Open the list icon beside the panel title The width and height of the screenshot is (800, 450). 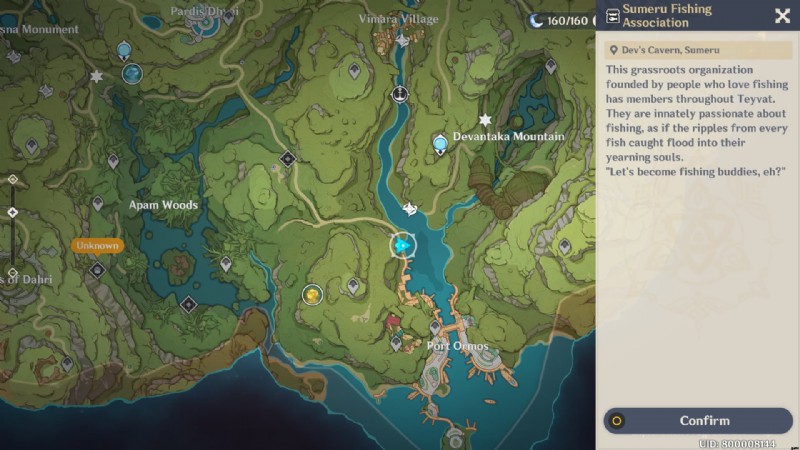(612, 16)
